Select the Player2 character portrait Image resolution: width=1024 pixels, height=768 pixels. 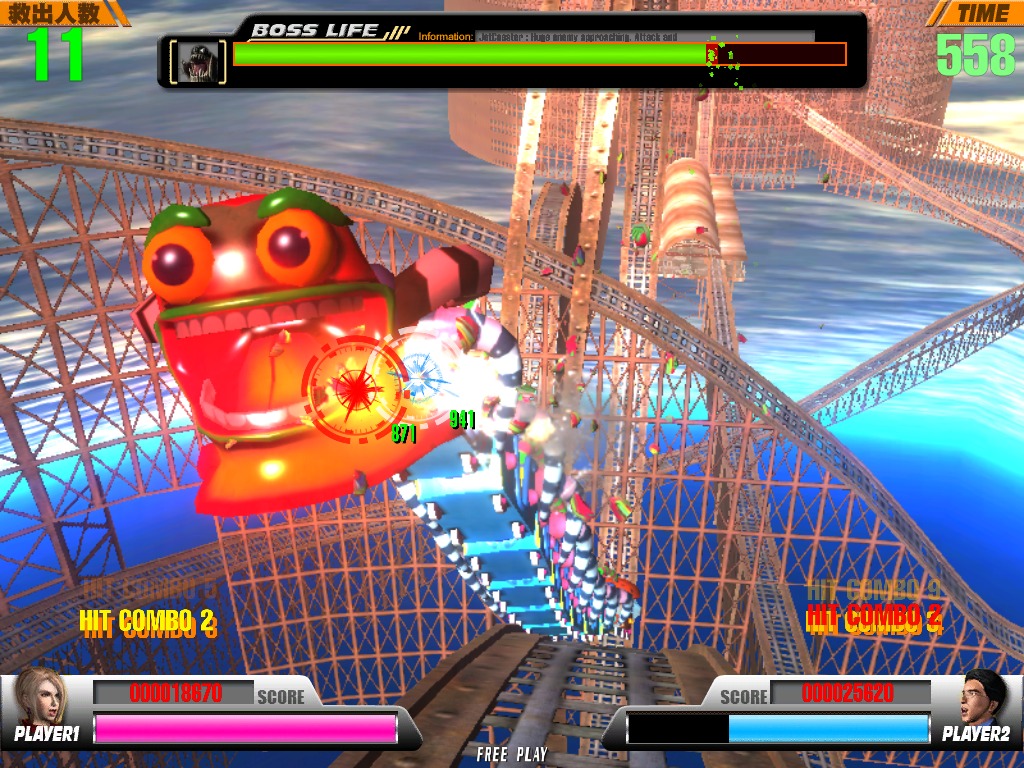[x=982, y=697]
